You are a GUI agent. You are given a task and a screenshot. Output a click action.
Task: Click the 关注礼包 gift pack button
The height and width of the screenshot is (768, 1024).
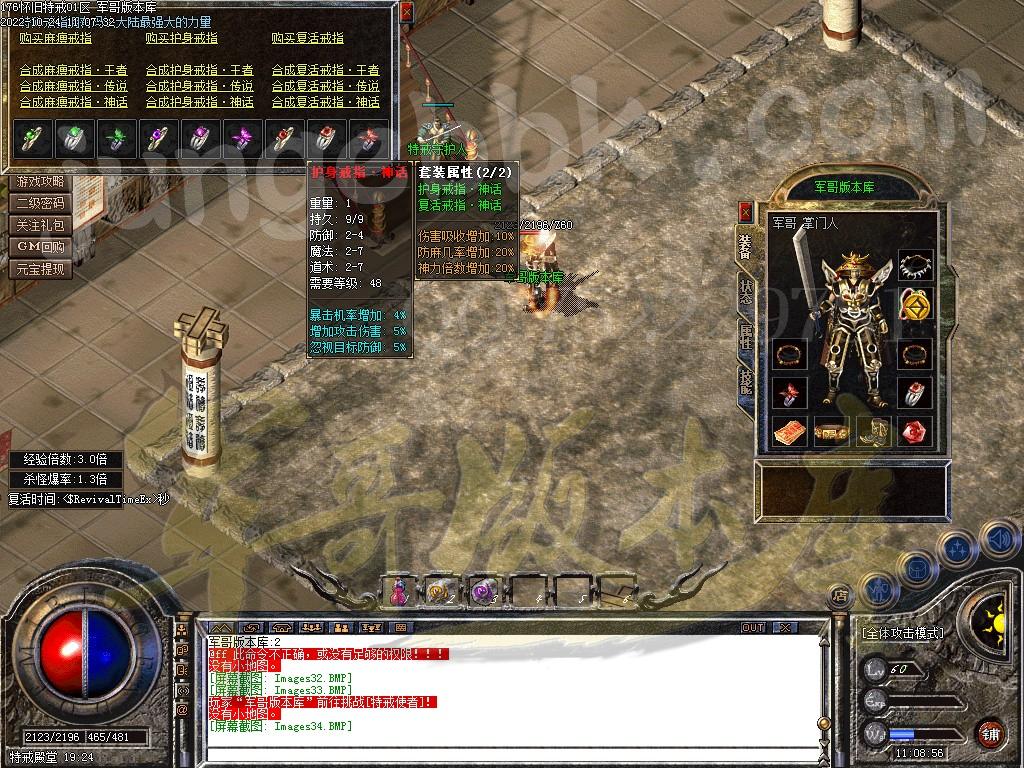[41, 225]
